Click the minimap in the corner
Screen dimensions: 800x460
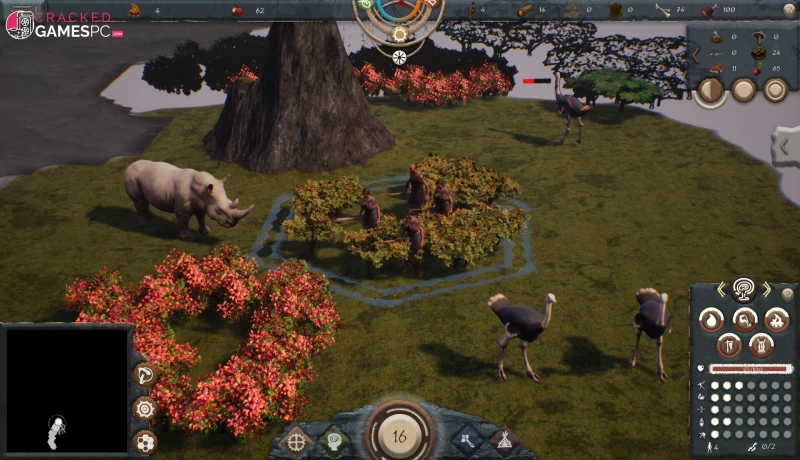click(x=67, y=389)
